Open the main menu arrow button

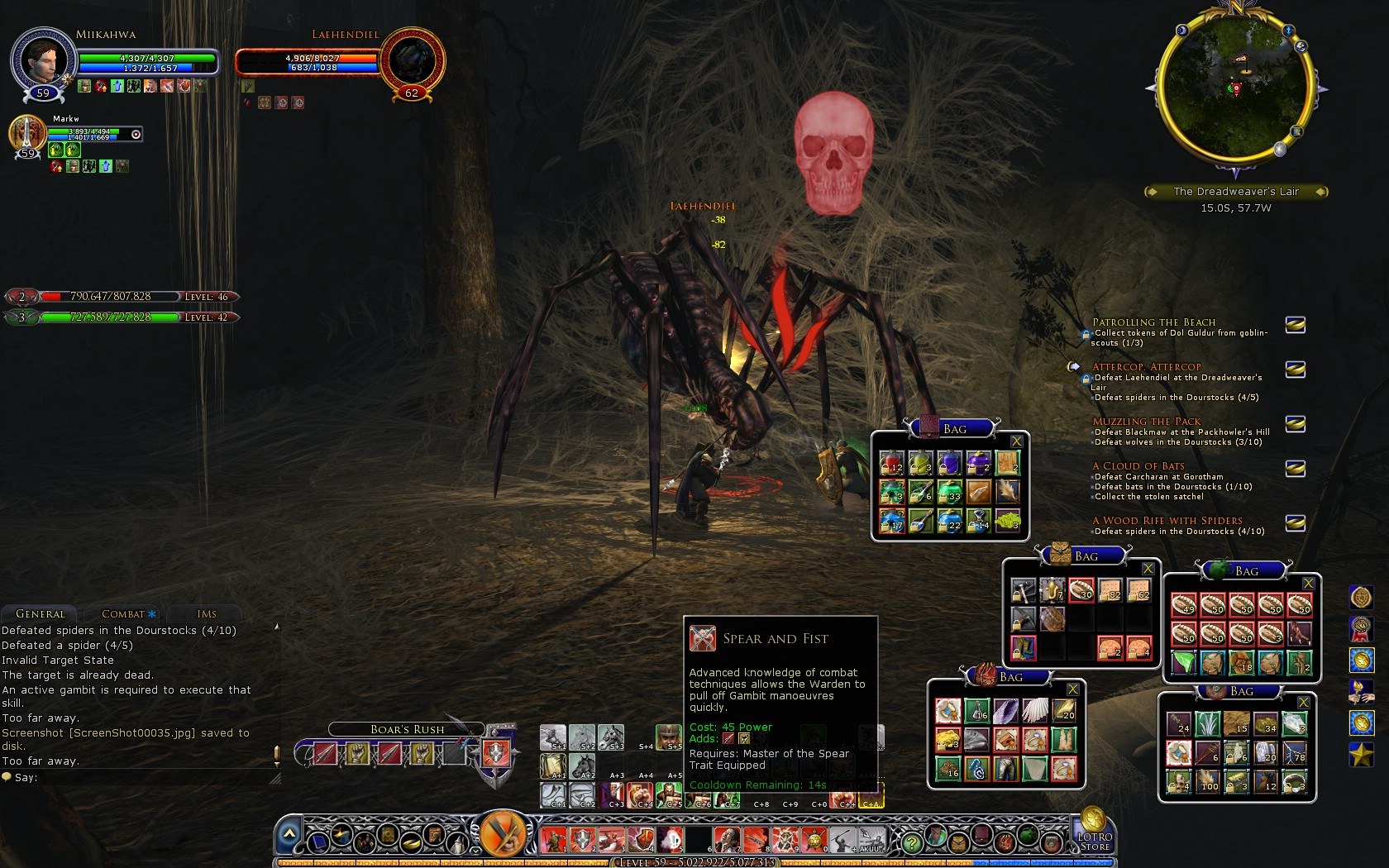click(288, 835)
